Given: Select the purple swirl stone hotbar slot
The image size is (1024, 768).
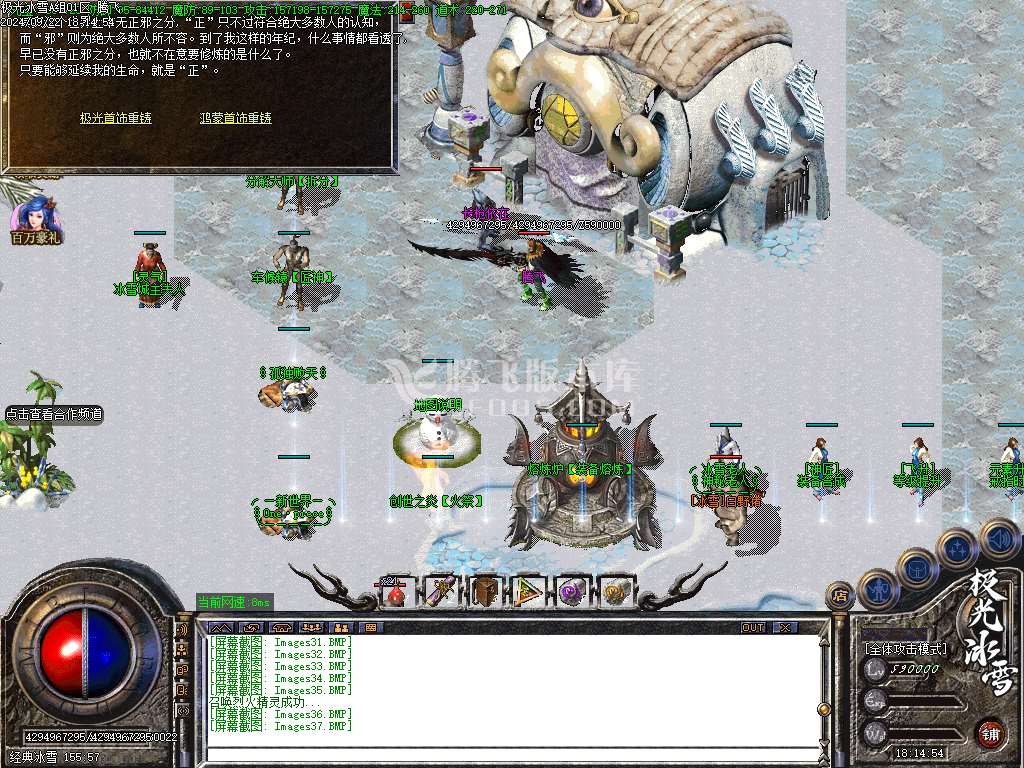Looking at the screenshot, I should 573,592.
